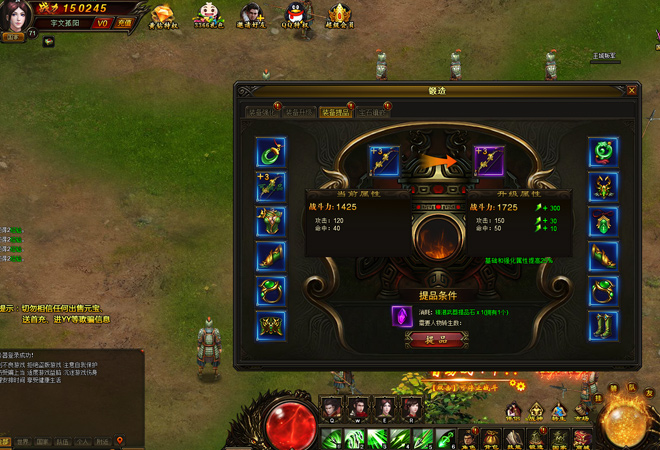Screen dimensions: 660x450
Task: Switch to the 装备强化 tab
Action: (262, 112)
